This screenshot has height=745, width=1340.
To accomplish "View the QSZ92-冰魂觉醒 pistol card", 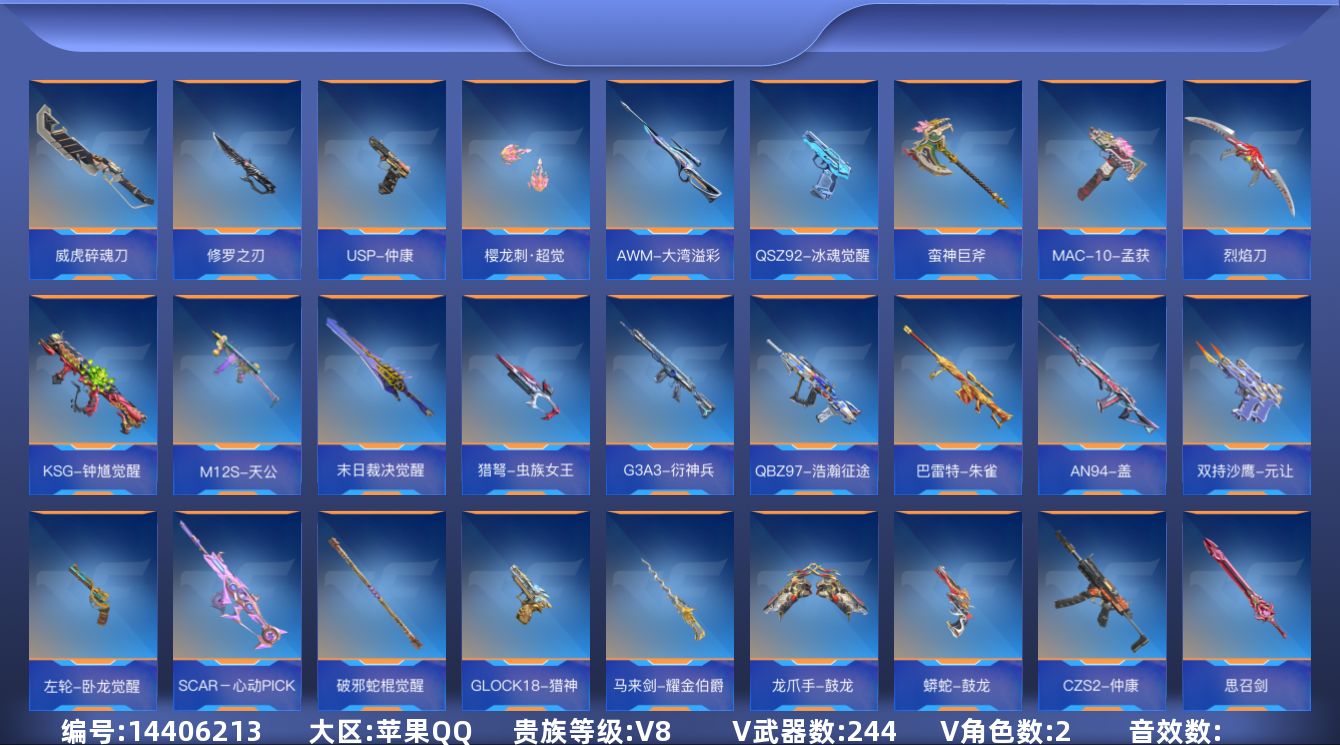I will pyautogui.click(x=813, y=170).
